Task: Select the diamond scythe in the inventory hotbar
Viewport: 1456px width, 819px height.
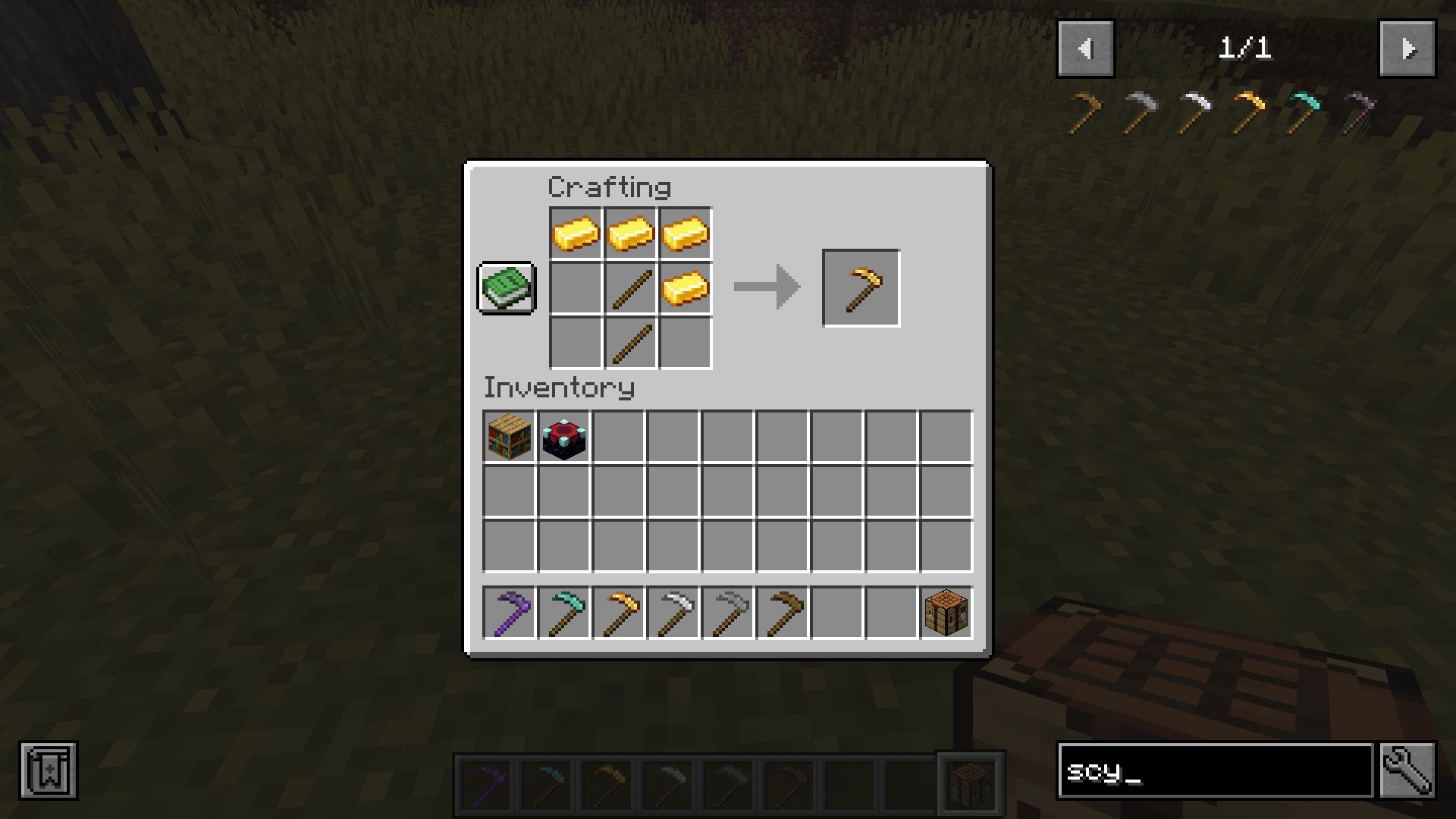Action: coord(564,613)
